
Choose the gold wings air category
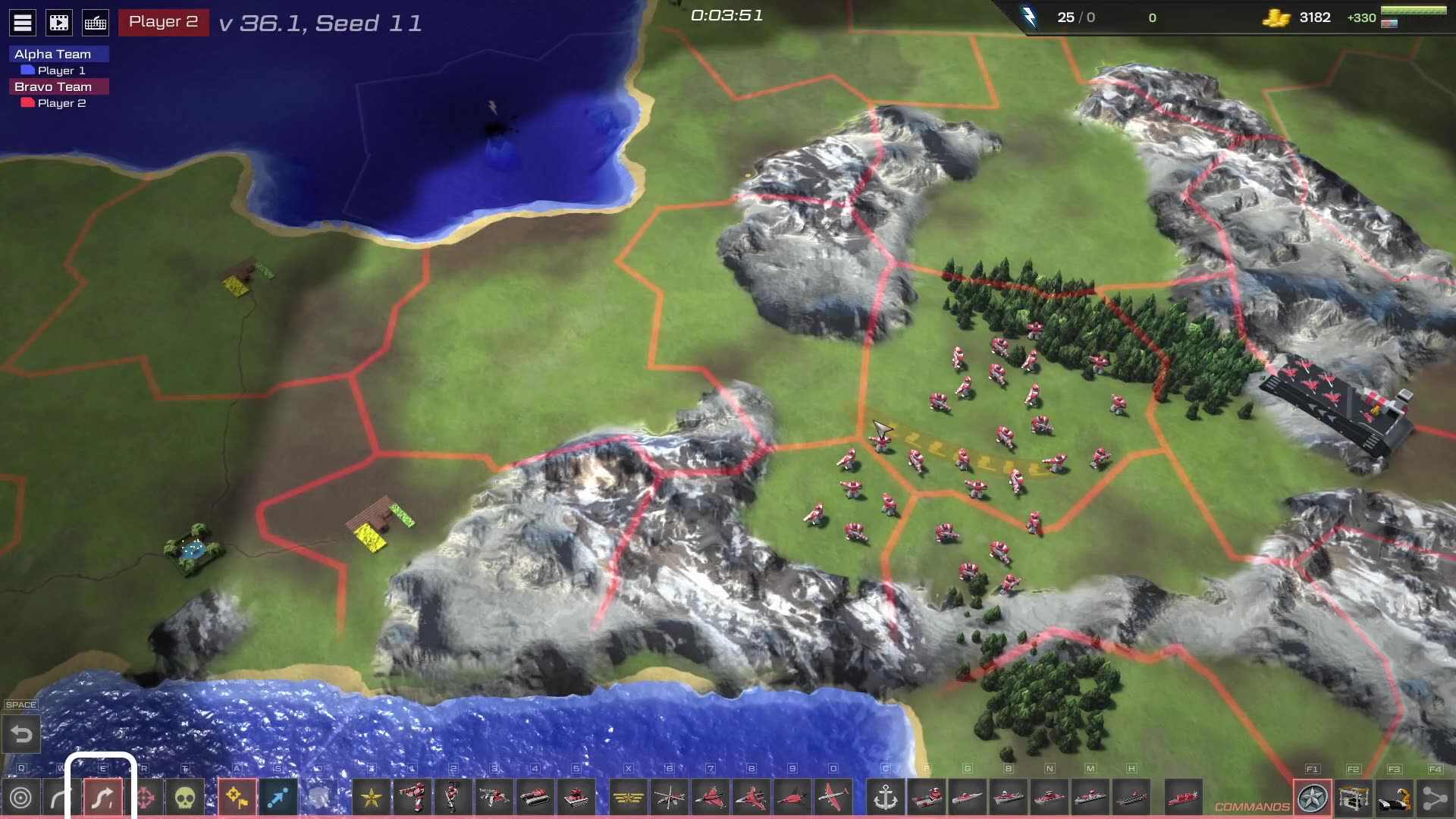[x=628, y=798]
